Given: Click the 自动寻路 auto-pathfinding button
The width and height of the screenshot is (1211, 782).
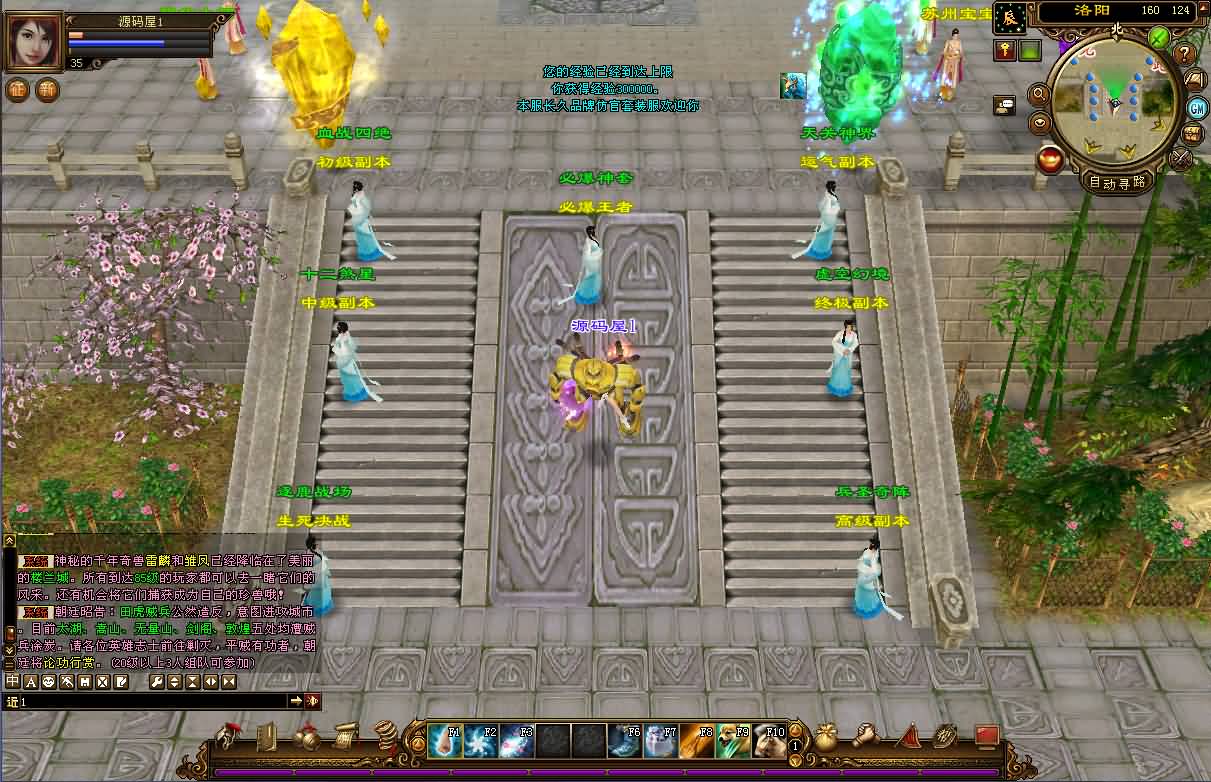Looking at the screenshot, I should [1119, 182].
